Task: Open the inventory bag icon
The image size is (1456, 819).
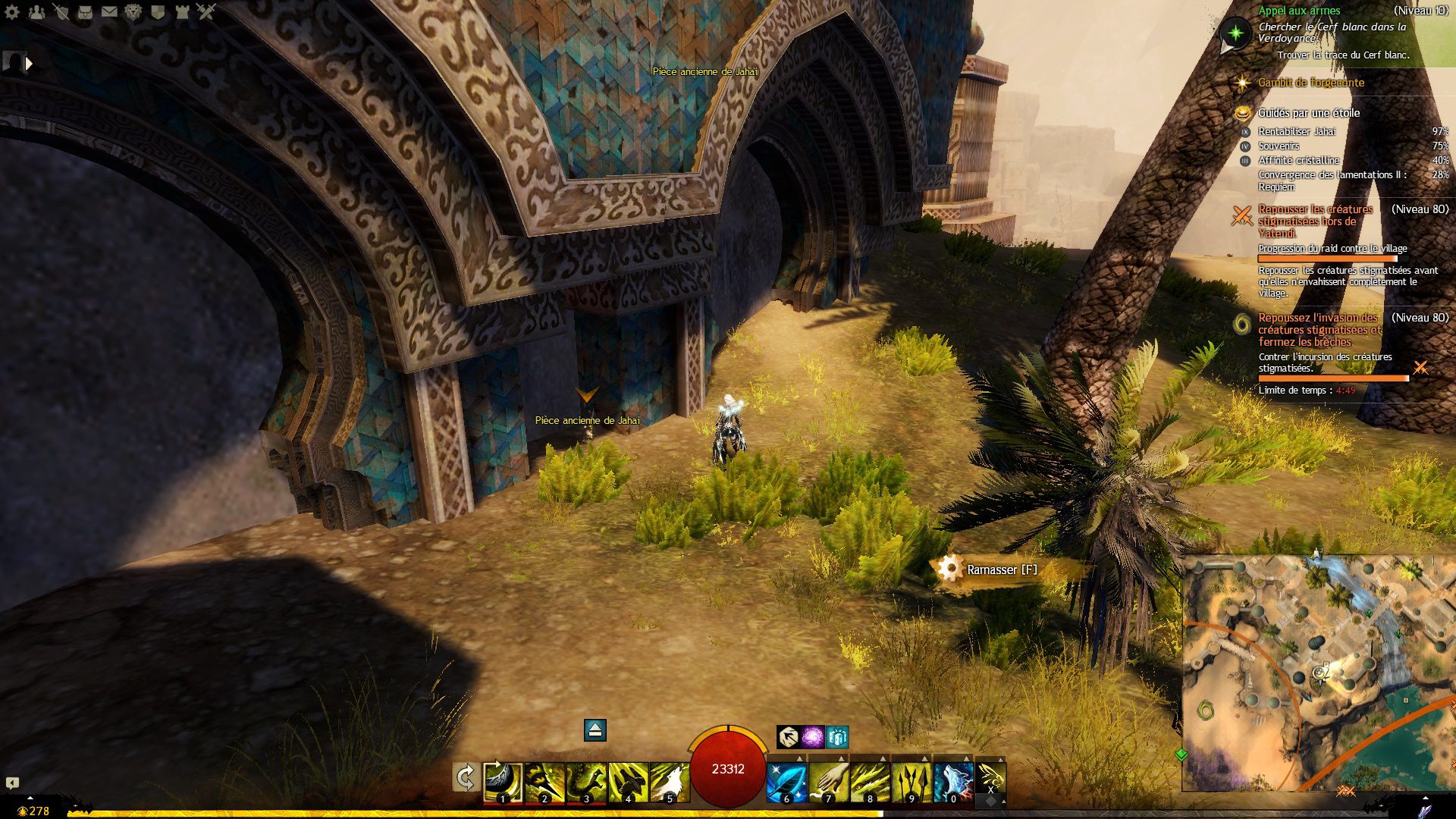Action: pos(85,11)
